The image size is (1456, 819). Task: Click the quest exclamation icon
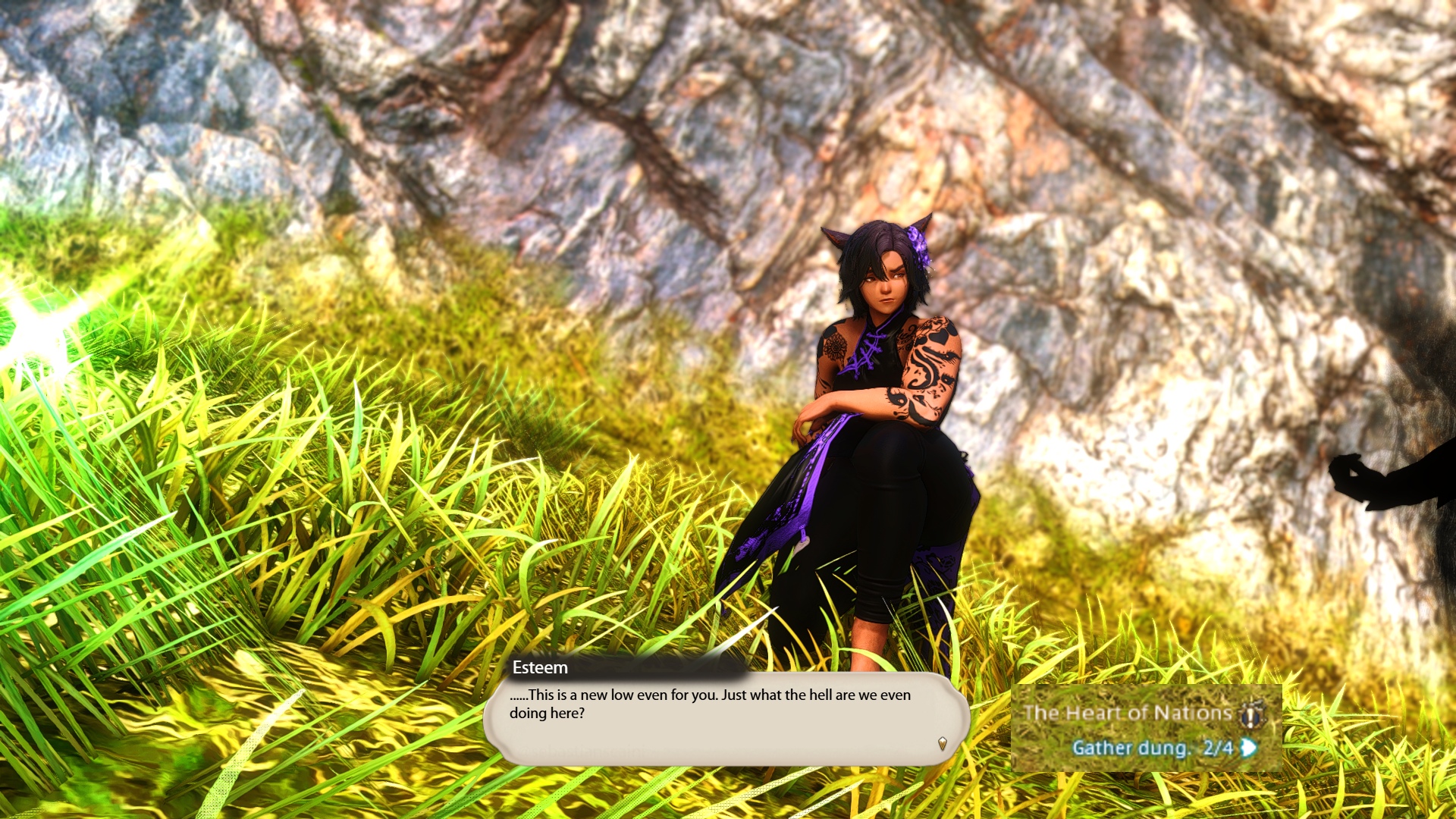[x=1251, y=714]
